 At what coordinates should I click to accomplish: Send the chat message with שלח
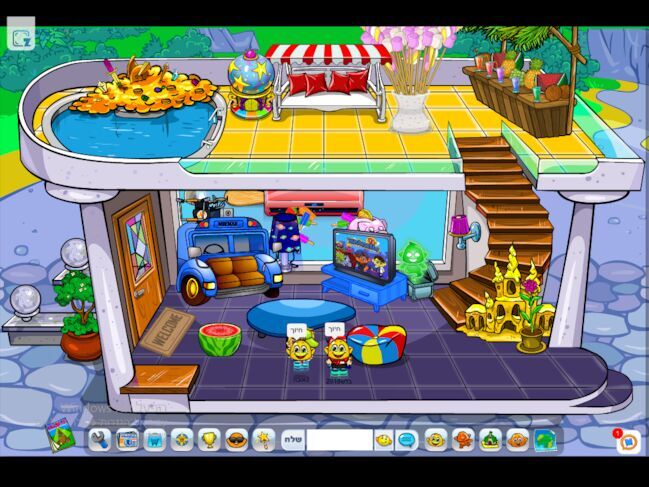(292, 439)
